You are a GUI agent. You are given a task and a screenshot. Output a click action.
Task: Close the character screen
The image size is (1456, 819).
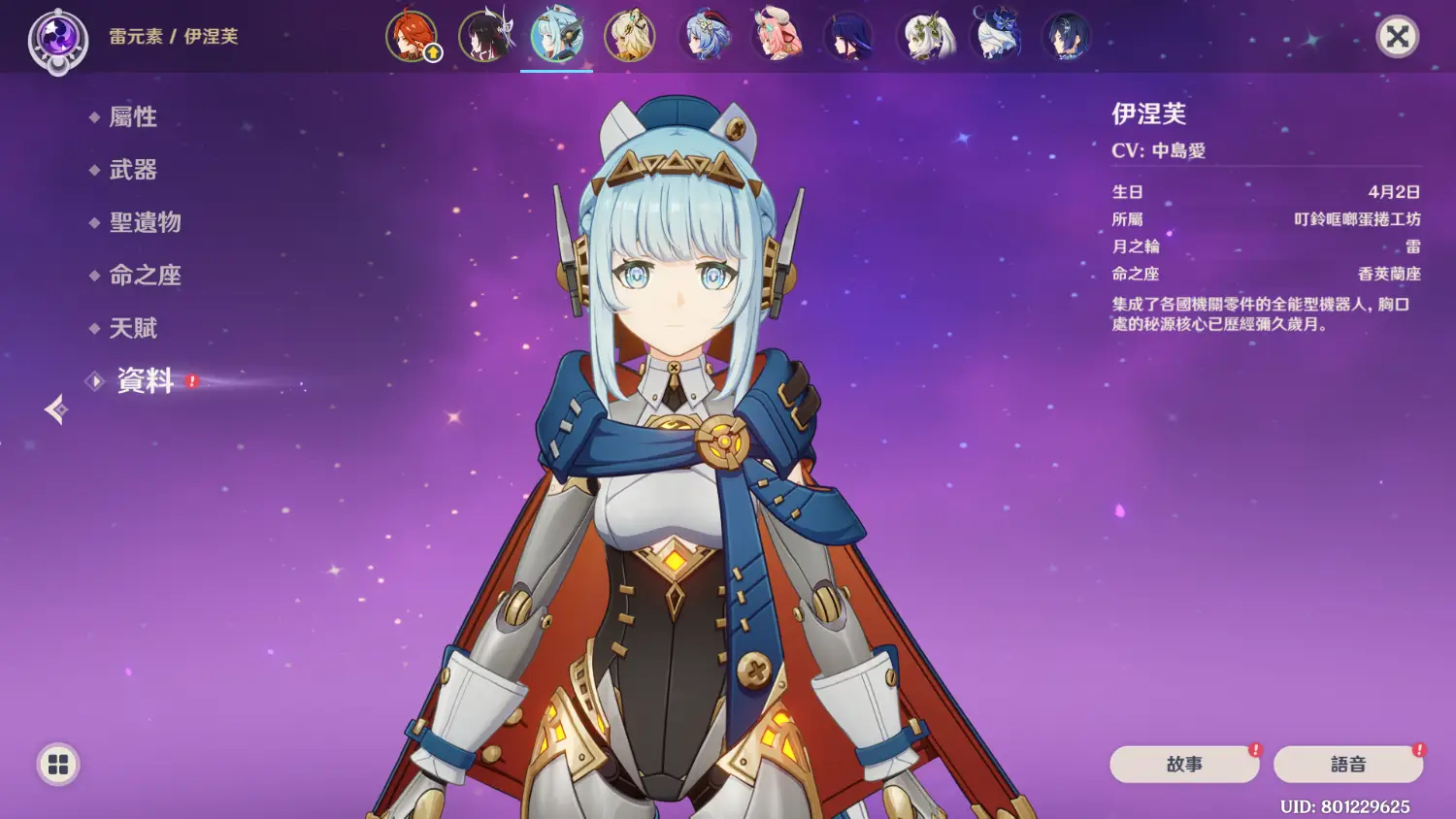[x=1397, y=37]
